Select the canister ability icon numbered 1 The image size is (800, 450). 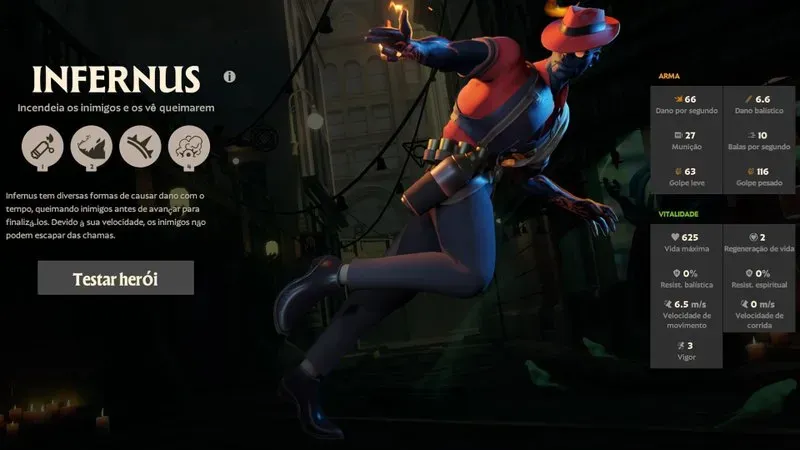(42, 147)
